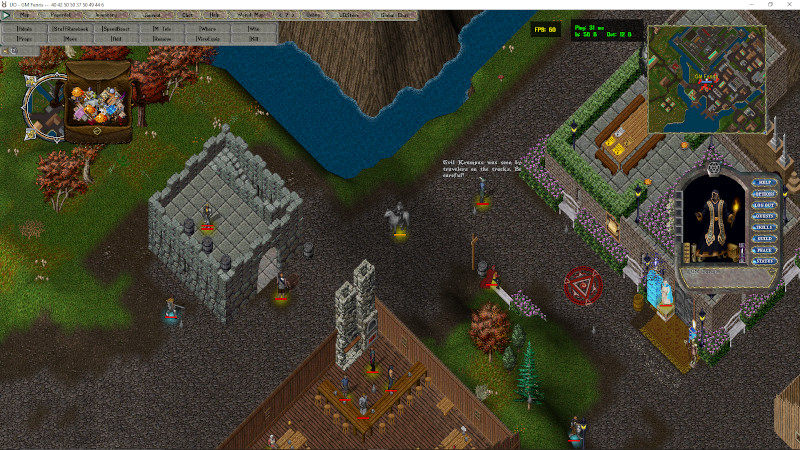Click the Log Out paperdoll button
800x450 pixels.
click(x=765, y=205)
